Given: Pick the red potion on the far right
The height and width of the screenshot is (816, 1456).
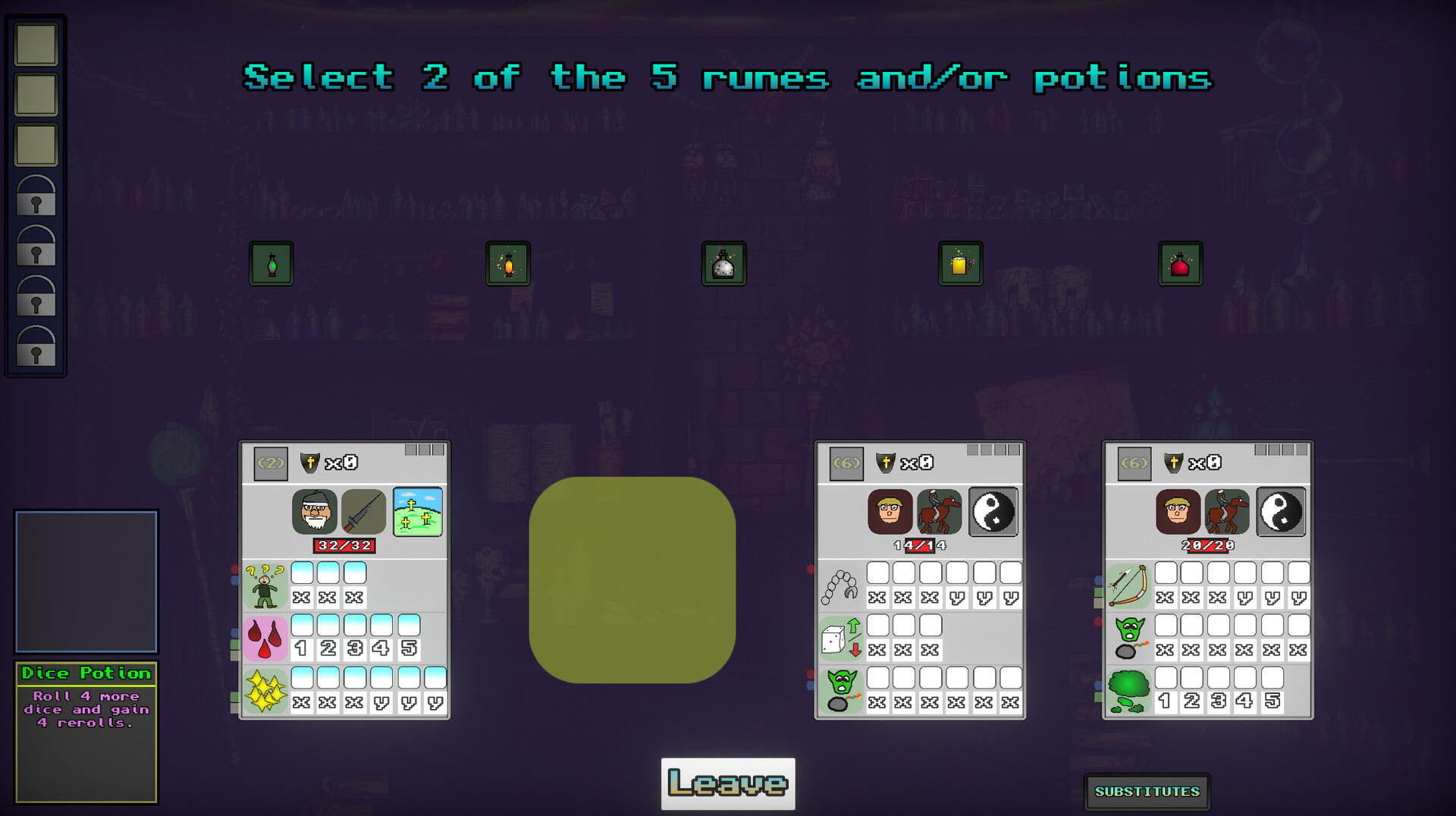Looking at the screenshot, I should click(1180, 263).
